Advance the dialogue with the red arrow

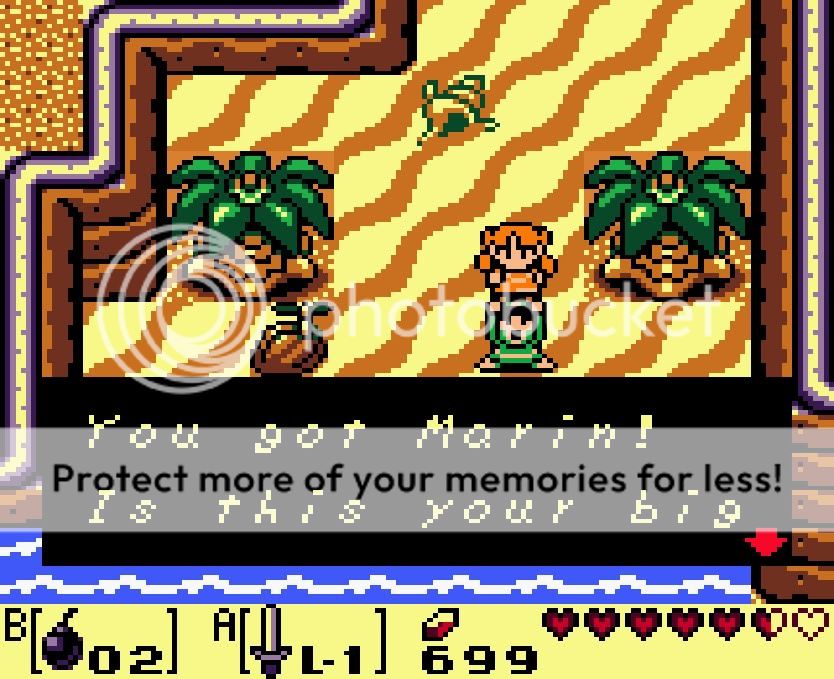tap(767, 543)
